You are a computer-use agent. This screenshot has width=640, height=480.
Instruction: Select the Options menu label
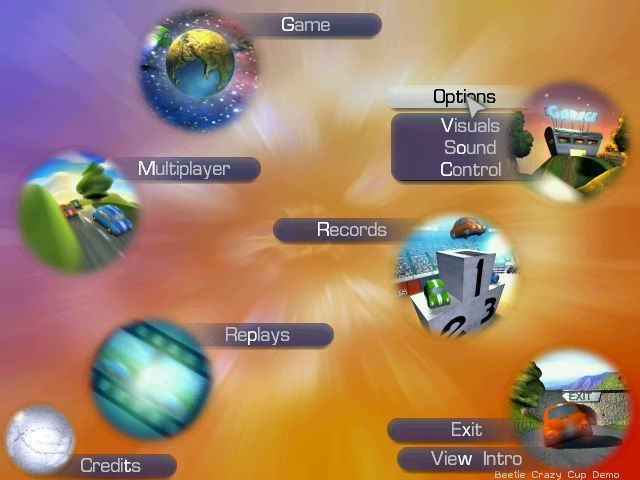(x=463, y=97)
